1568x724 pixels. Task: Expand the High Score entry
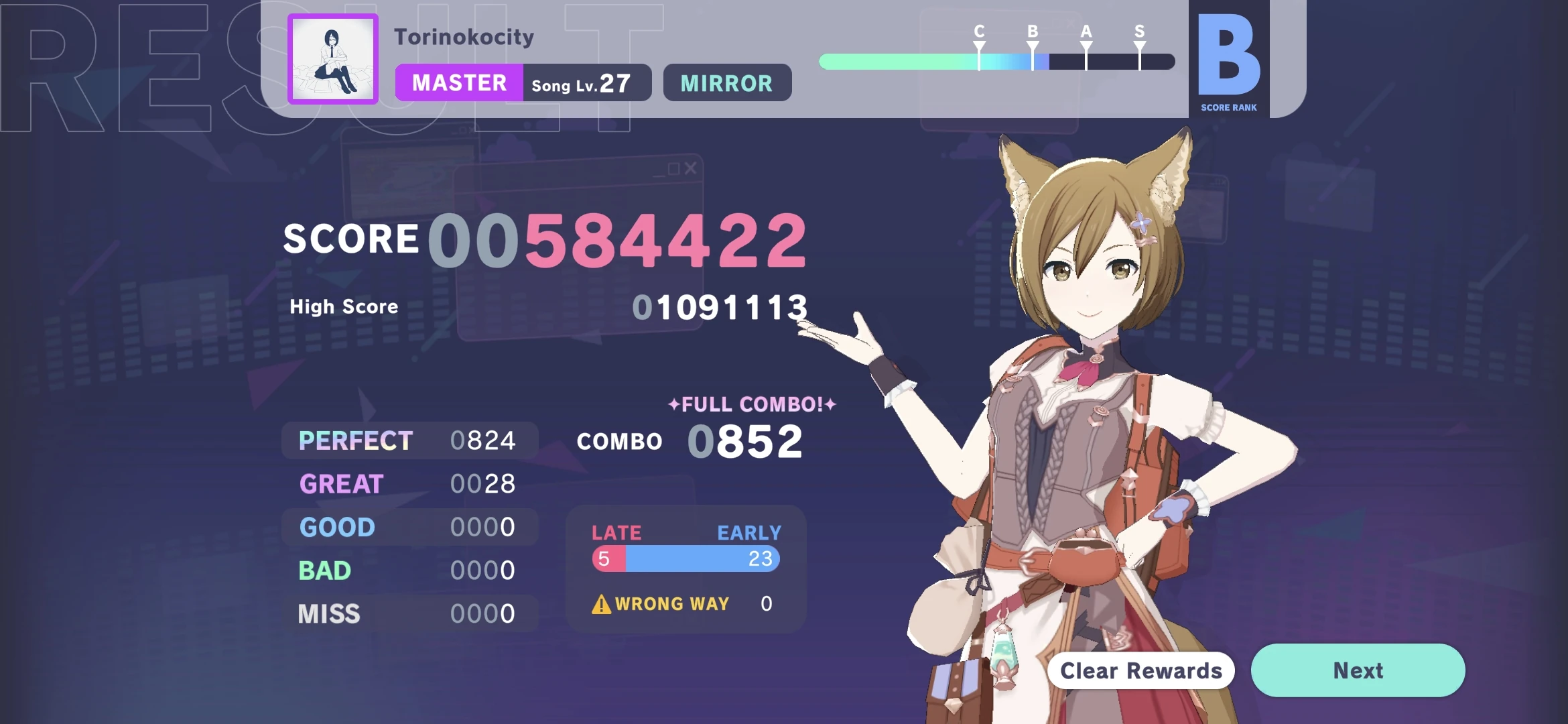coord(546,306)
